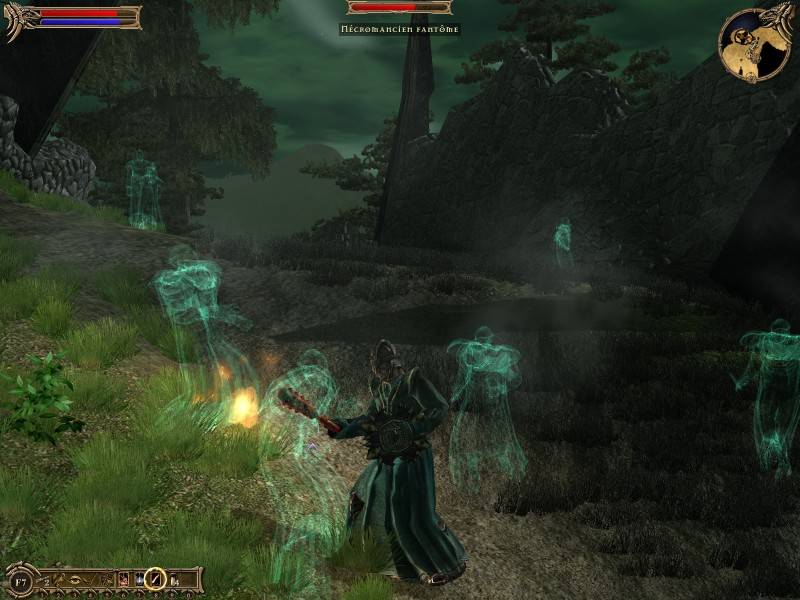The height and width of the screenshot is (600, 800).
Task: Activate the red spell icon in the hotbar
Action: click(122, 579)
